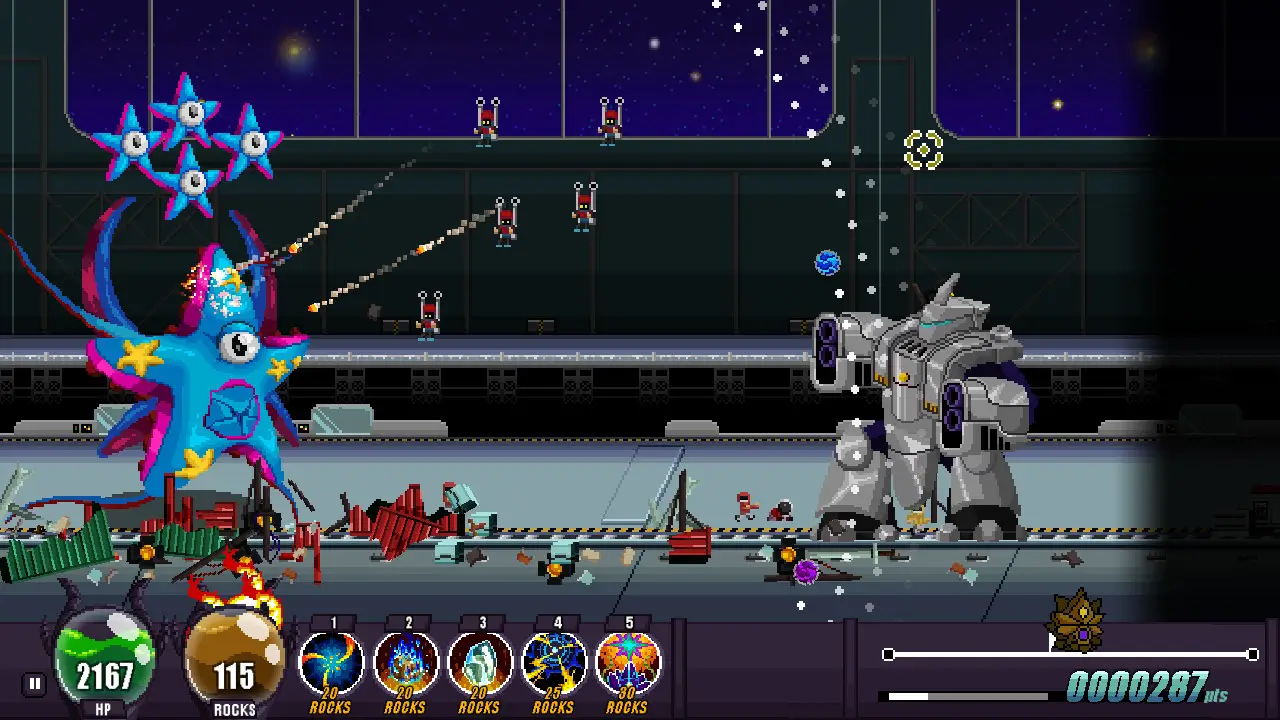The width and height of the screenshot is (1280, 720).
Task: Pause the game with the pause button
Action: [35, 684]
